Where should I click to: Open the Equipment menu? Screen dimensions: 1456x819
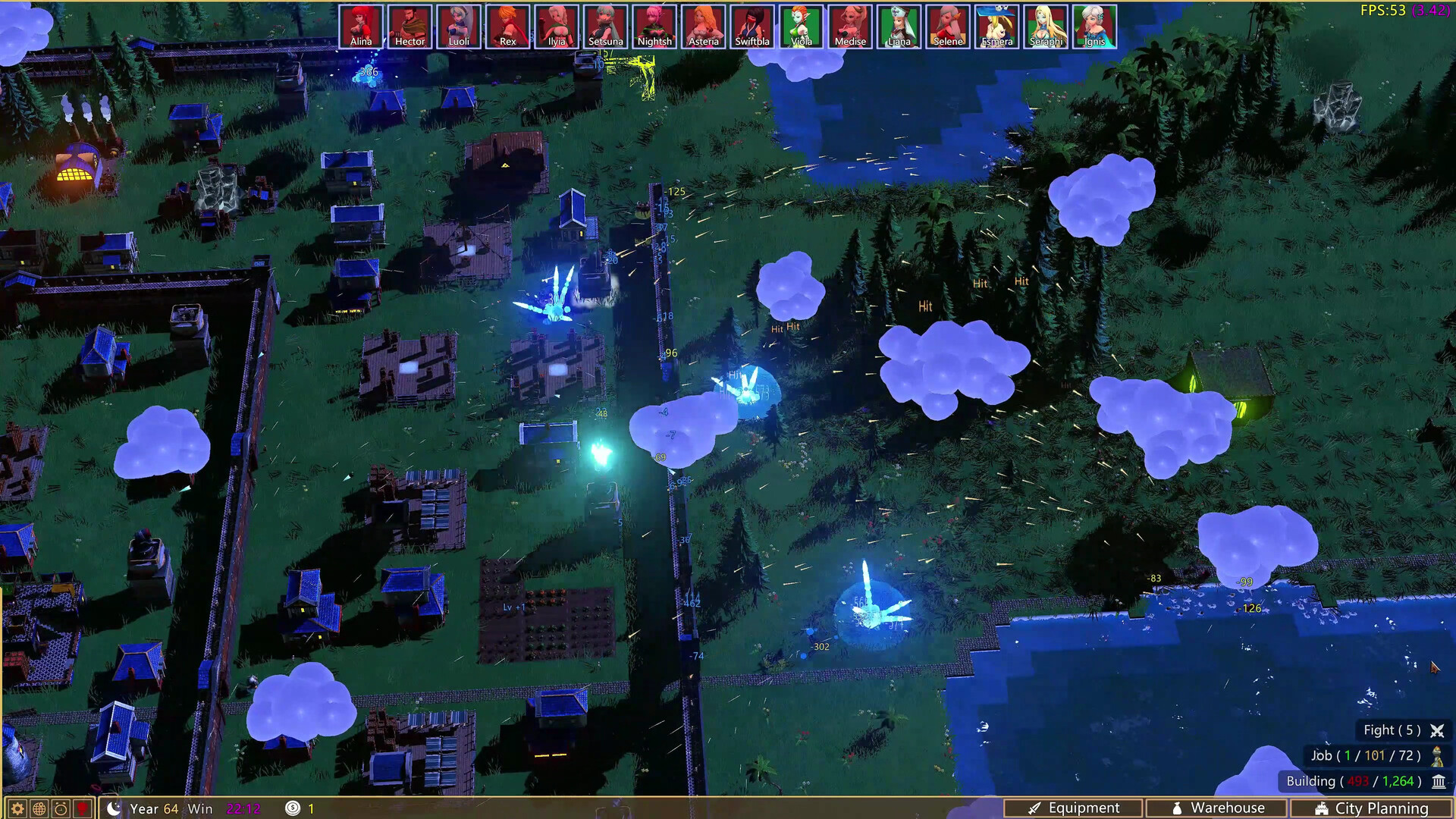pos(1074,808)
